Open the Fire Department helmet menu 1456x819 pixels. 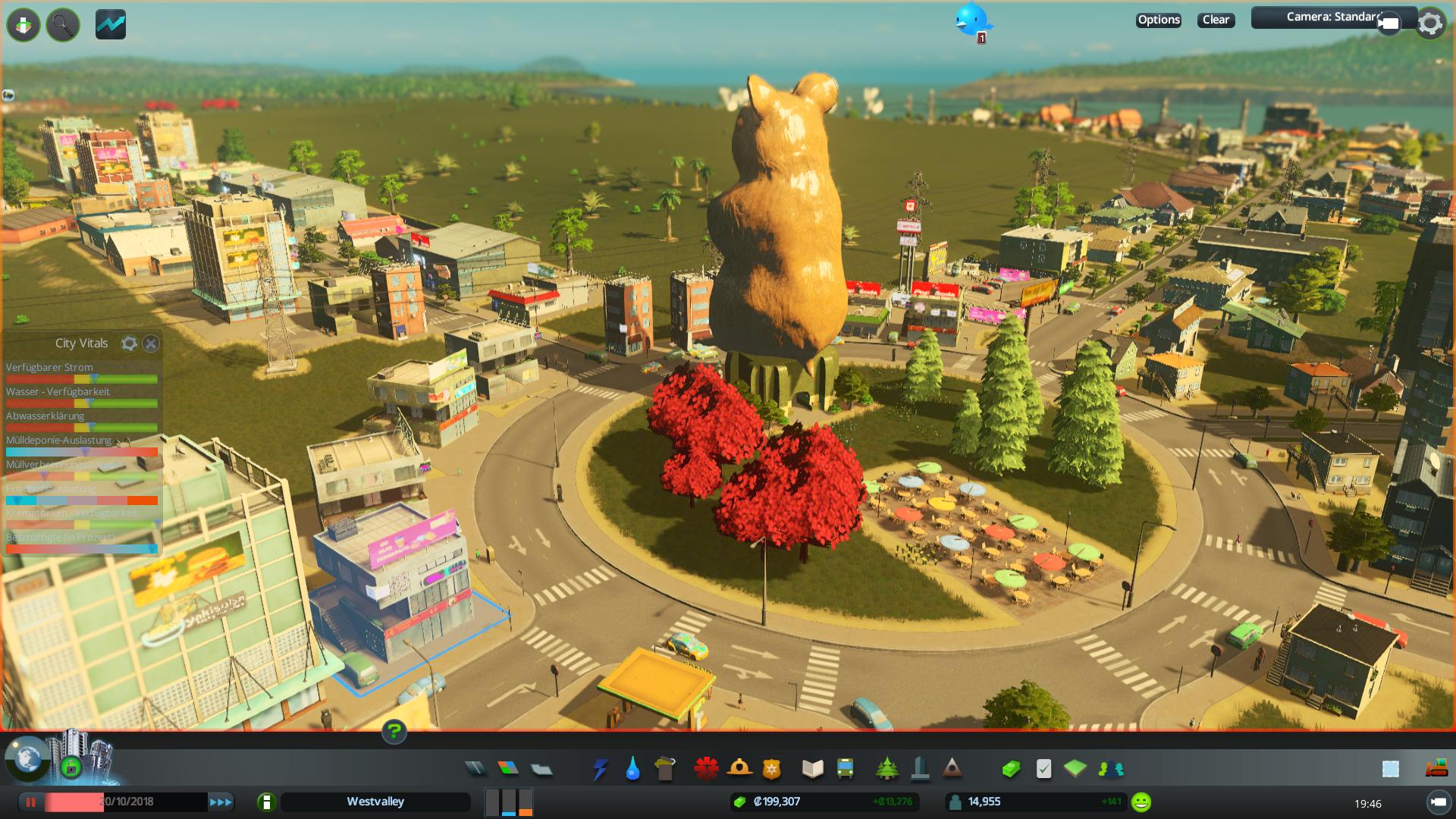tap(739, 769)
